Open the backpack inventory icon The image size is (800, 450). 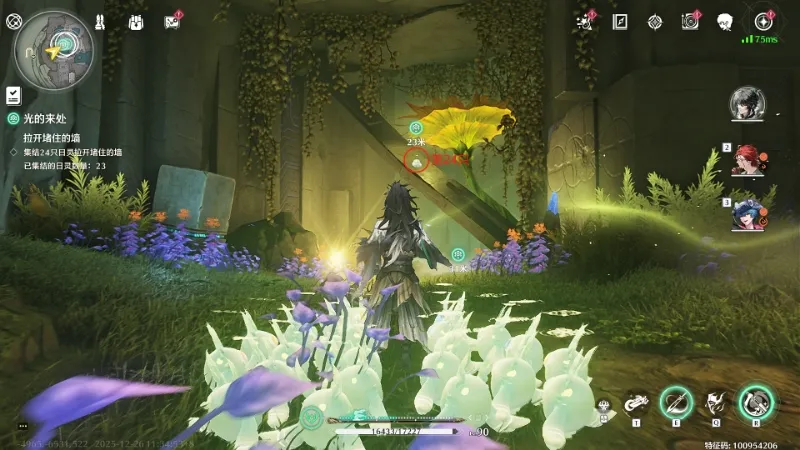tap(136, 21)
